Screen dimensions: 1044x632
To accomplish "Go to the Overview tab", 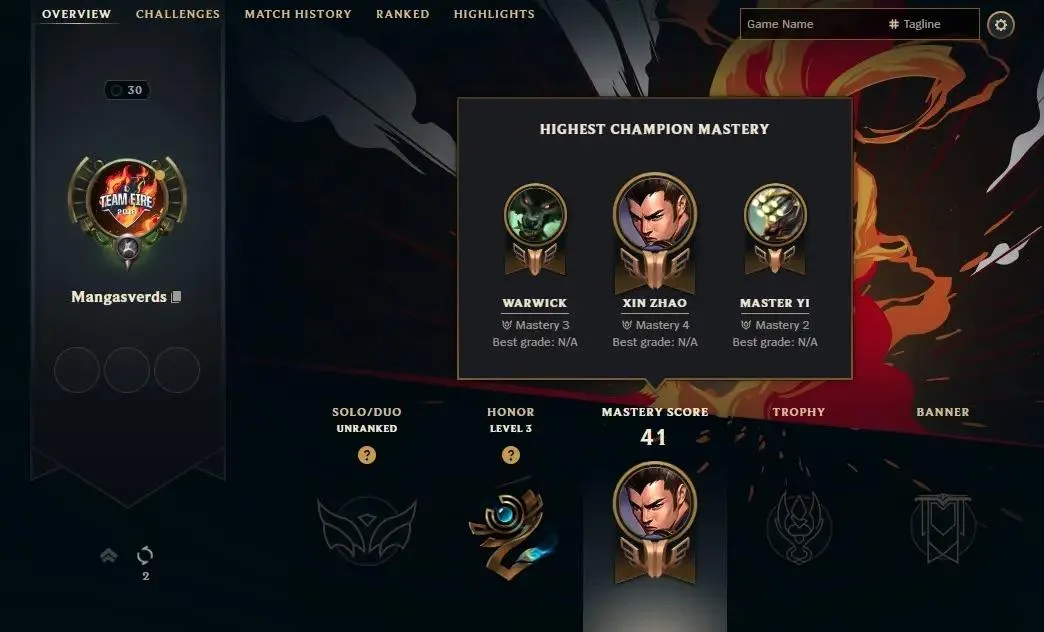I will [x=76, y=14].
